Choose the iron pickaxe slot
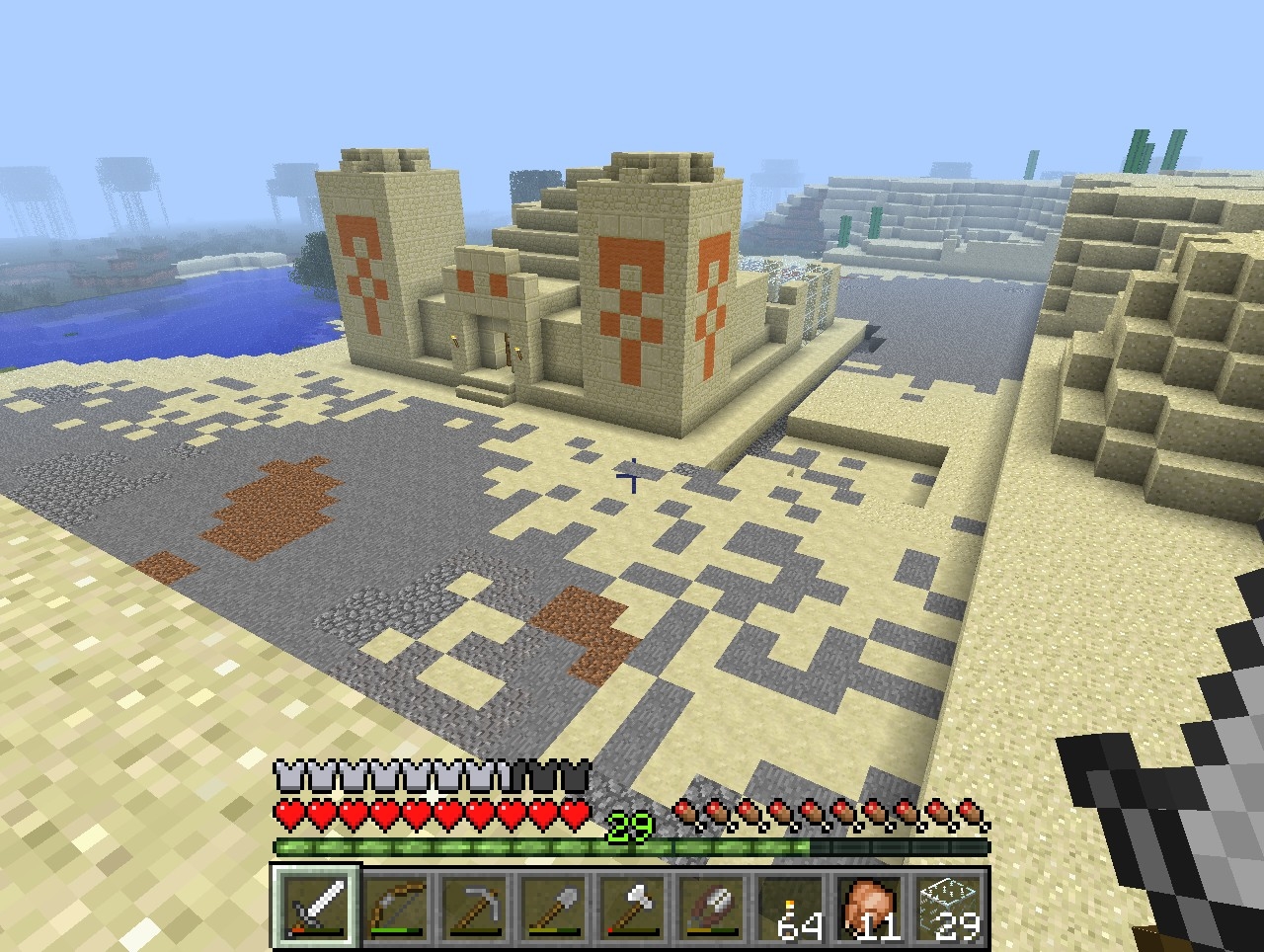This screenshot has height=952, width=1264. pos(474,906)
